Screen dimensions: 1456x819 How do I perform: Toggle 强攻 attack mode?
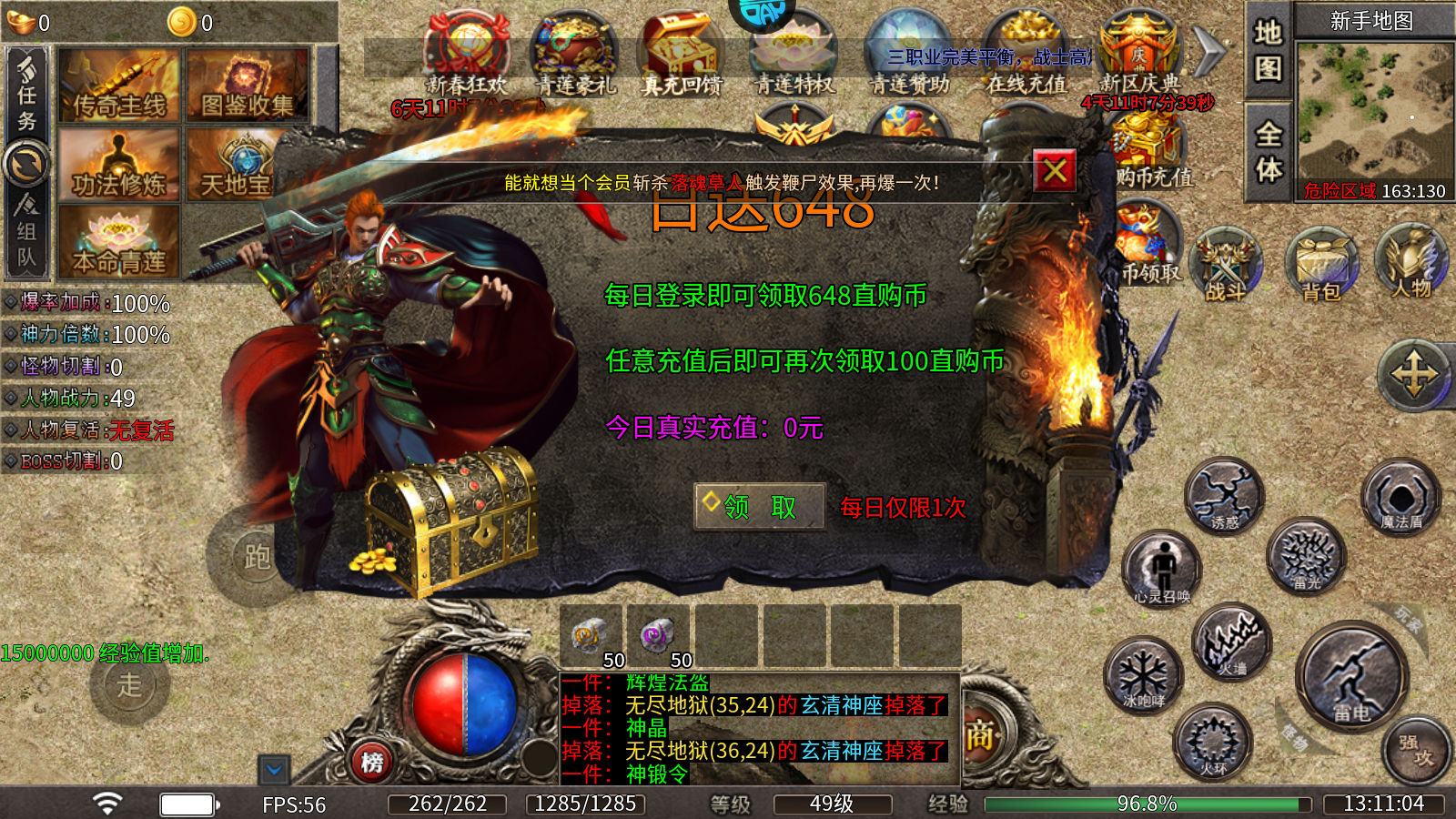[x=1414, y=748]
